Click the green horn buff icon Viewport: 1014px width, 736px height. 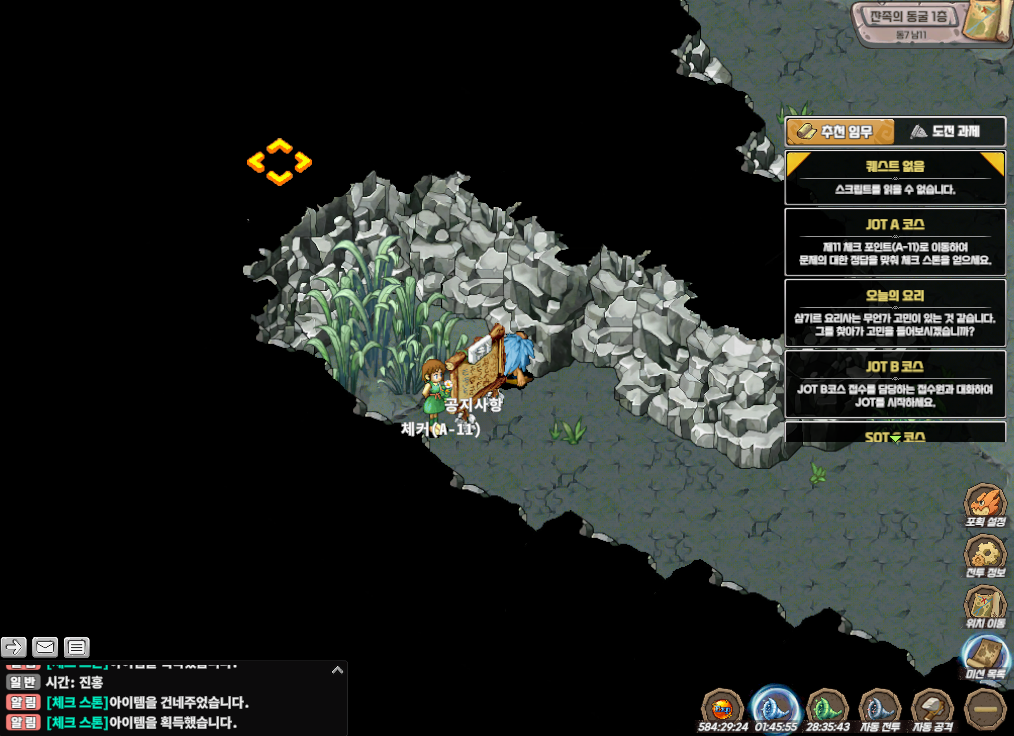click(x=827, y=708)
